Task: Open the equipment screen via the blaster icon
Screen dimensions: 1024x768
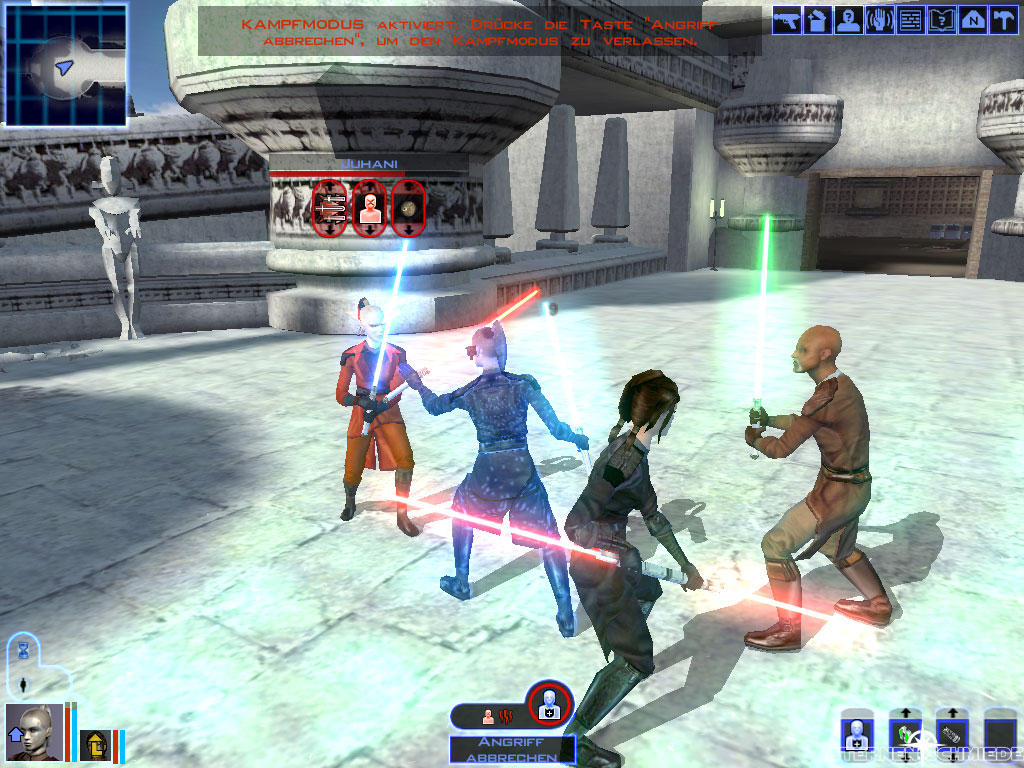Action: click(x=786, y=20)
